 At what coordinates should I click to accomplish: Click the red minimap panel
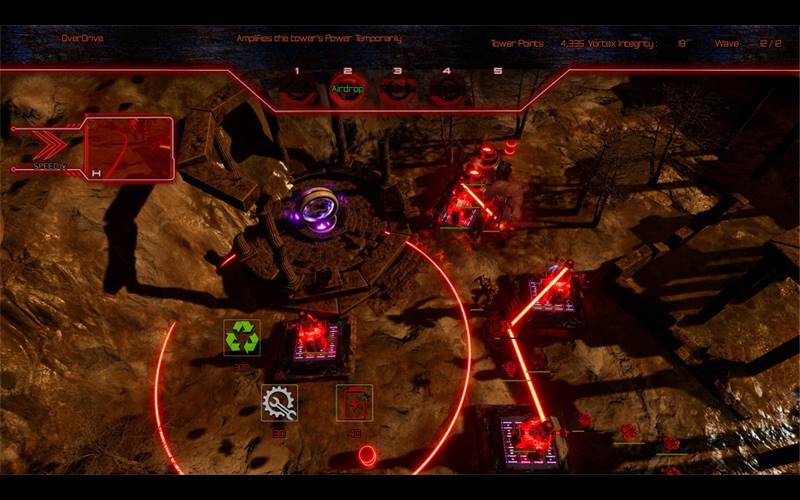click(x=129, y=148)
